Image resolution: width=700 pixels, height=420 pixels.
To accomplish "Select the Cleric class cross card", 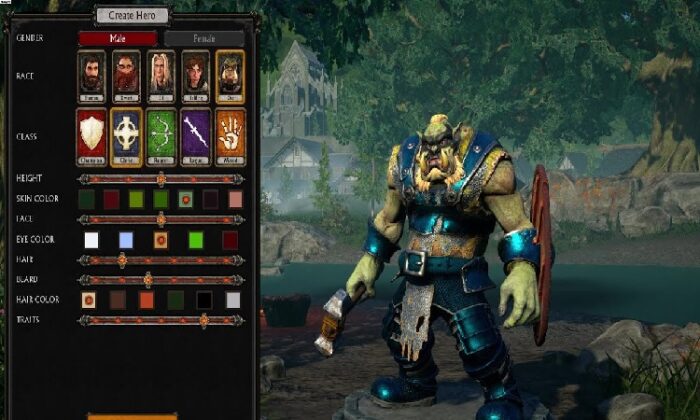I will pyautogui.click(x=126, y=135).
